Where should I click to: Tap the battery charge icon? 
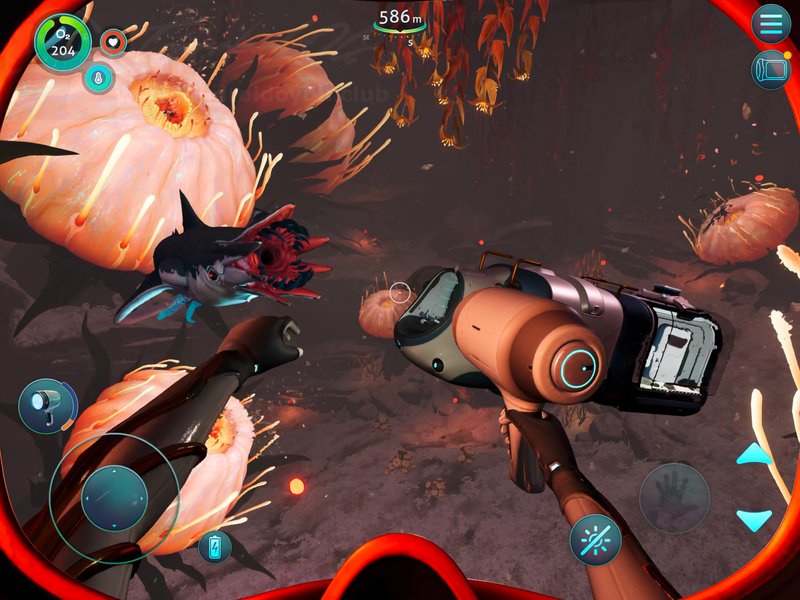point(214,546)
